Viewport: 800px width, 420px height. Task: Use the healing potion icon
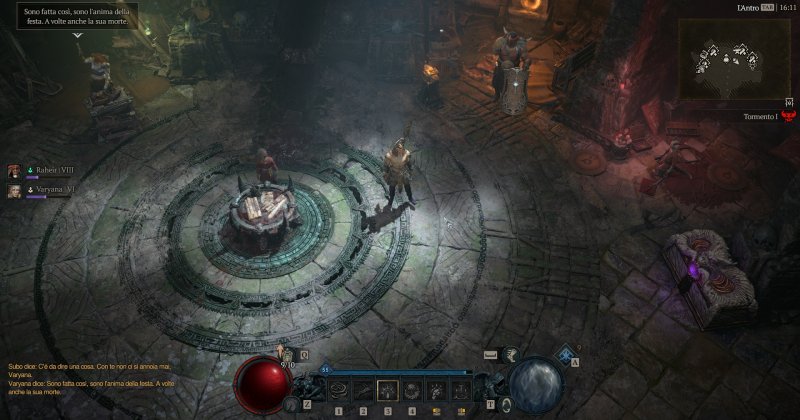pyautogui.click(x=288, y=356)
